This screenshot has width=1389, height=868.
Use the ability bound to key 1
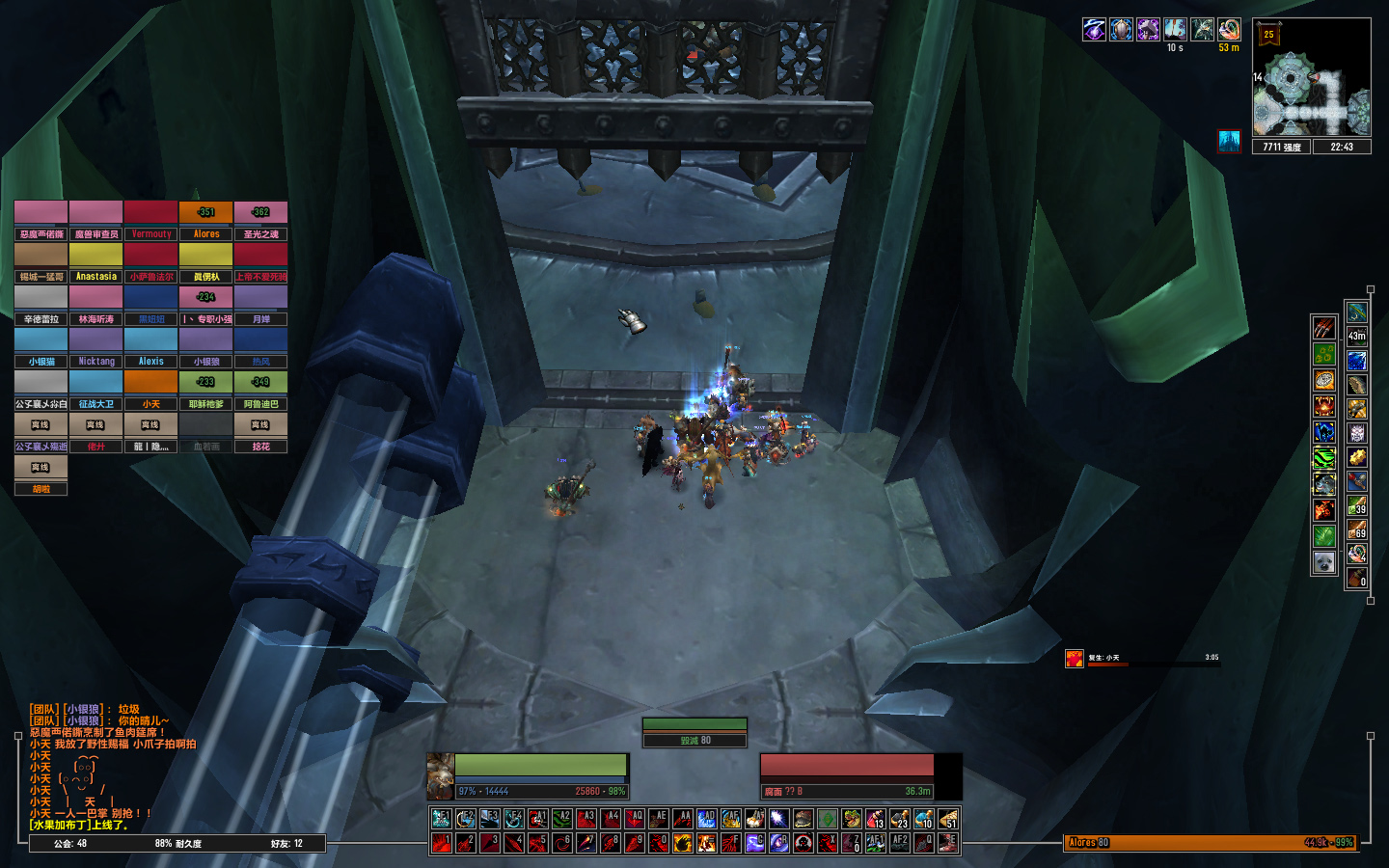coord(442,843)
